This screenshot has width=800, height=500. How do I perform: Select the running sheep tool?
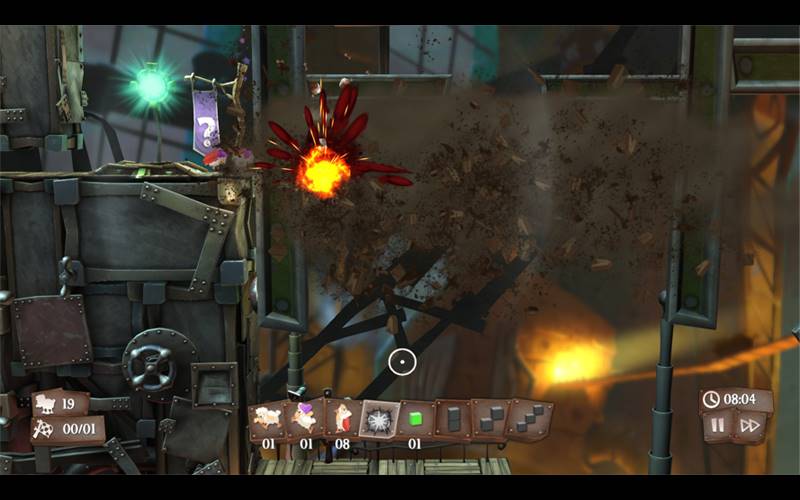(268, 417)
